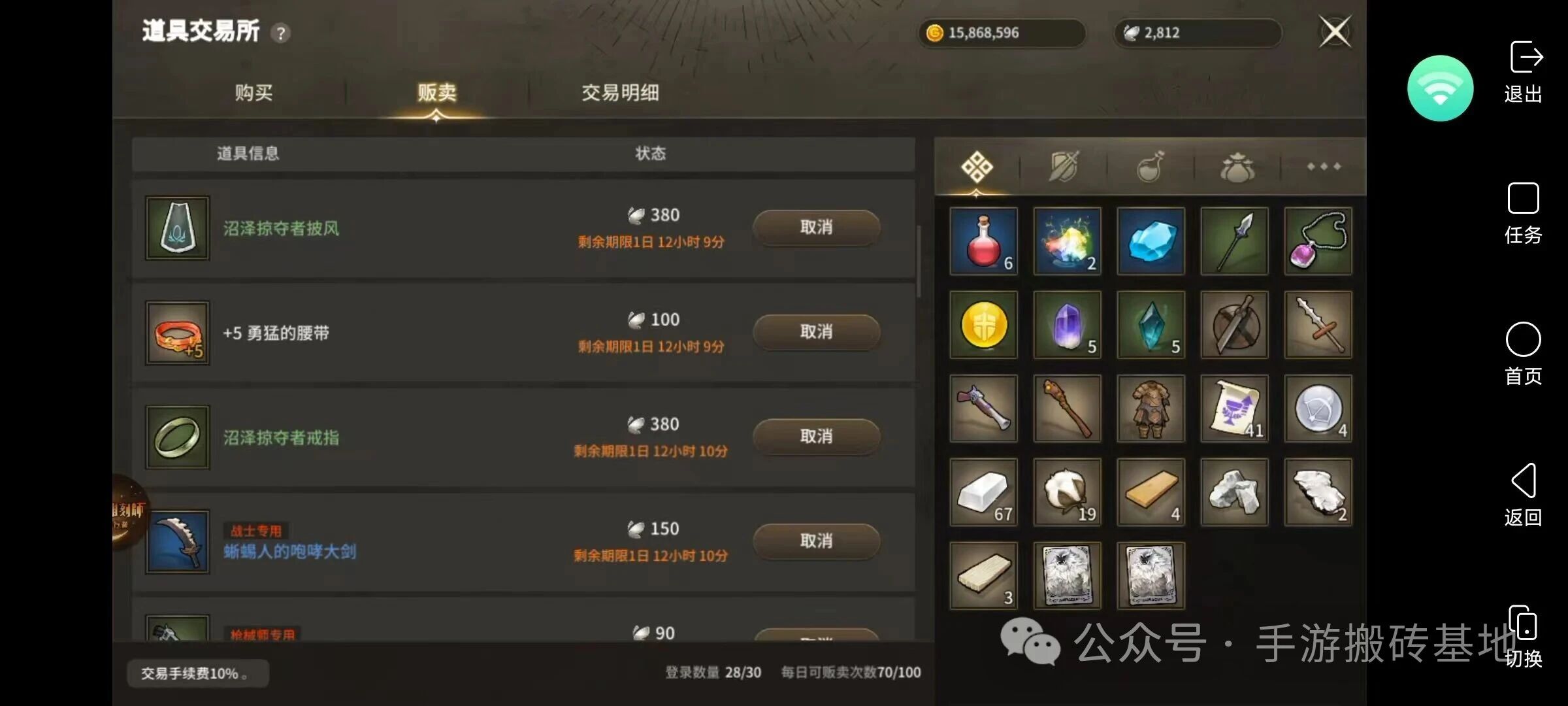
Task: Cancel the 沼泽掠夺者披风 listing
Action: [816, 227]
